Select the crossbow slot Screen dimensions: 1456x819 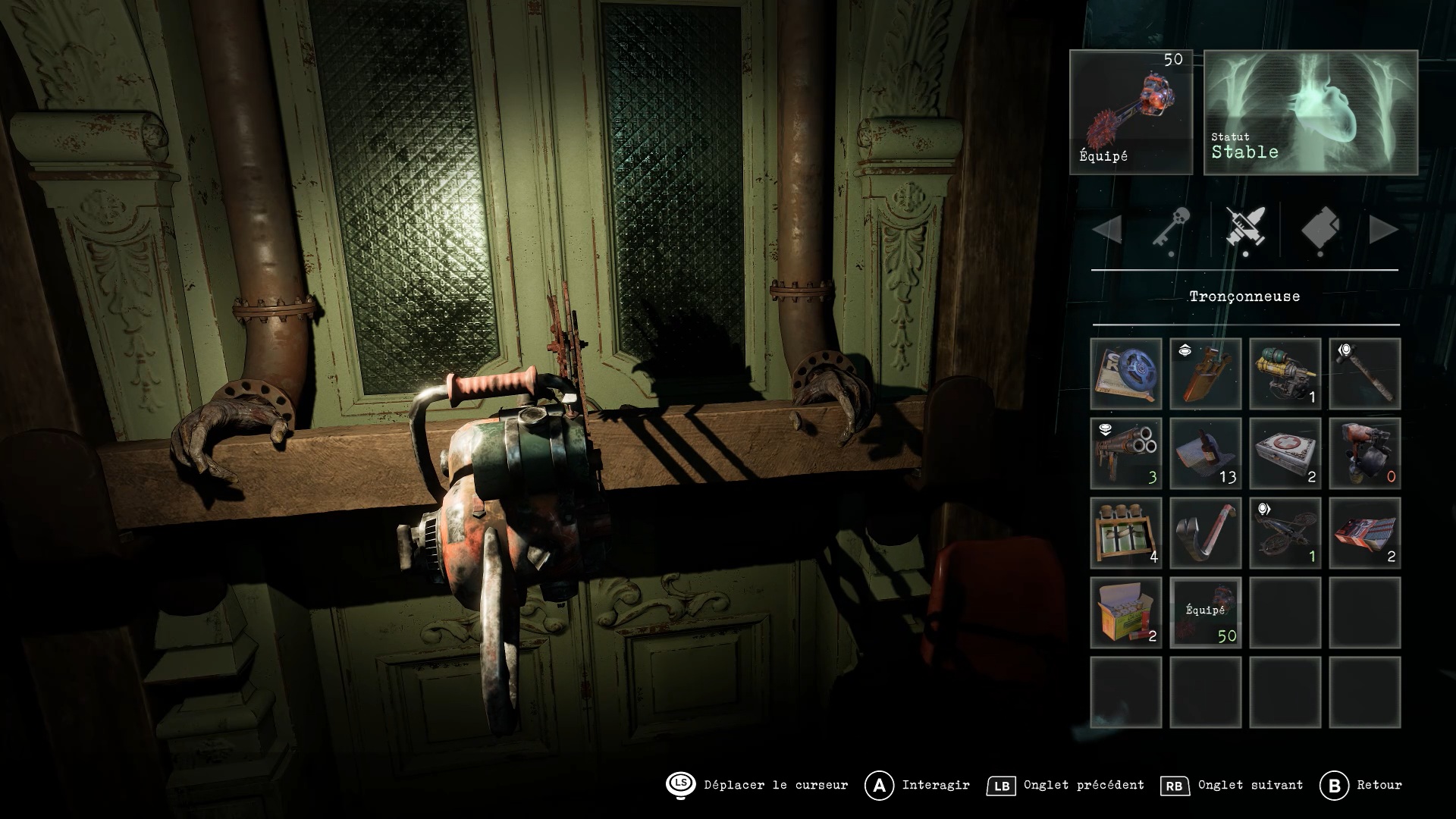pyautogui.click(x=1285, y=533)
